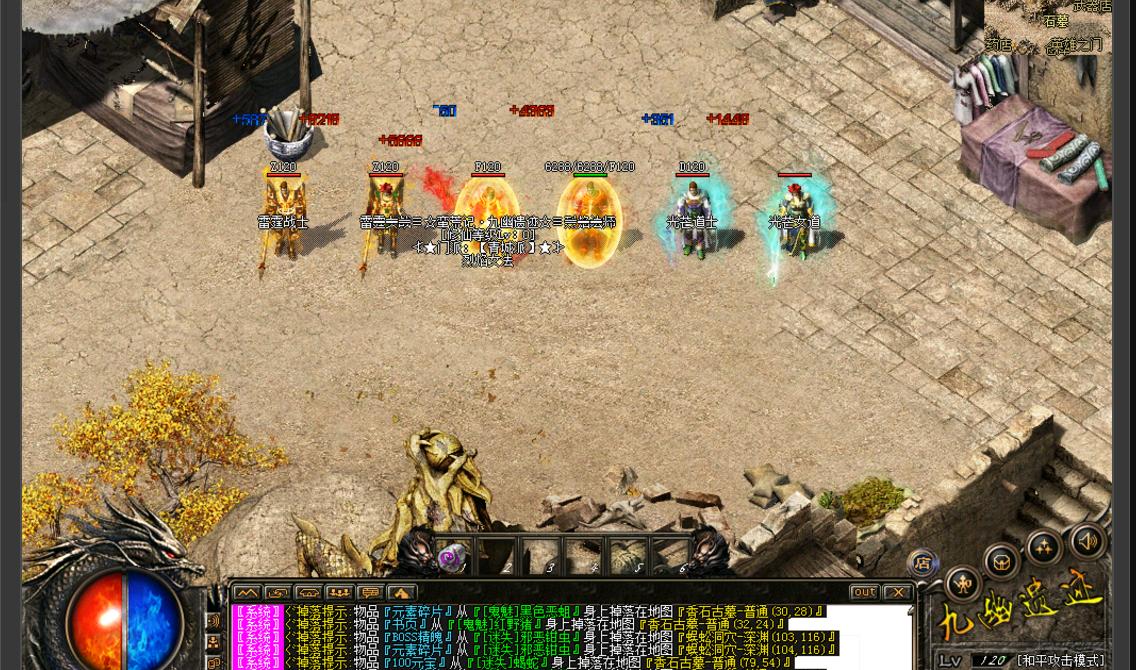Click the 'out' button on the chat panel
1136x670 pixels.
(864, 592)
